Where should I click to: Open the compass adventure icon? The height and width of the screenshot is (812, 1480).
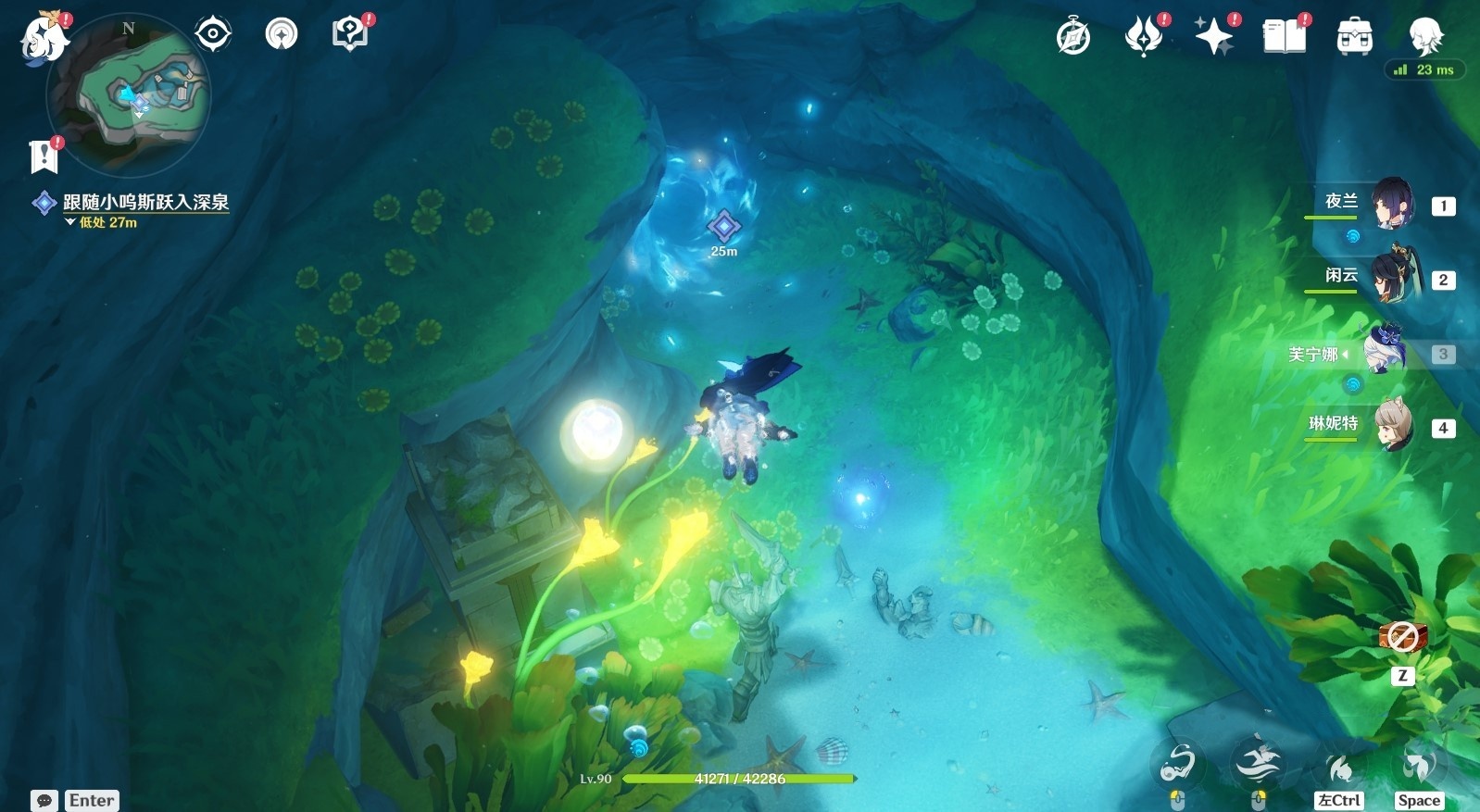tap(1073, 37)
